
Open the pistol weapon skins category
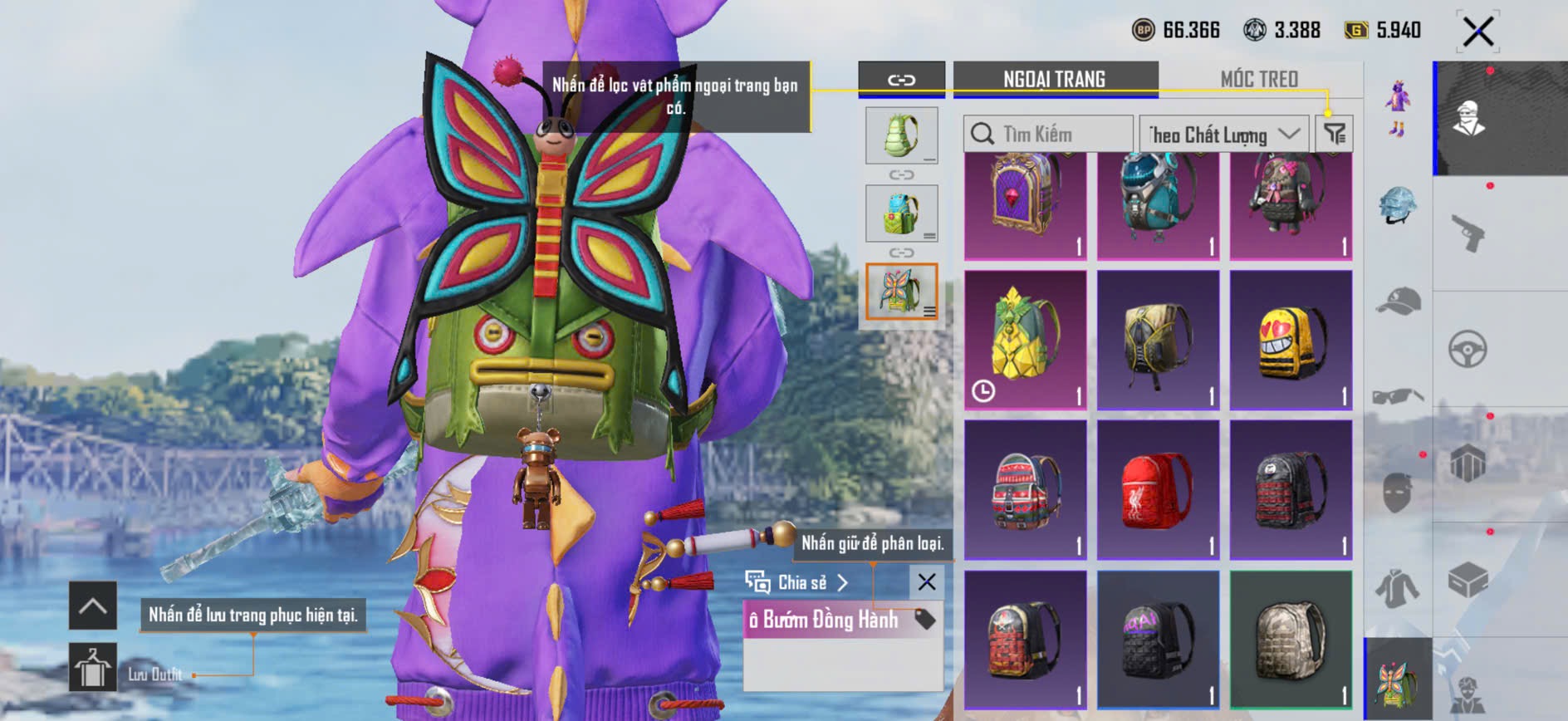(x=1468, y=233)
